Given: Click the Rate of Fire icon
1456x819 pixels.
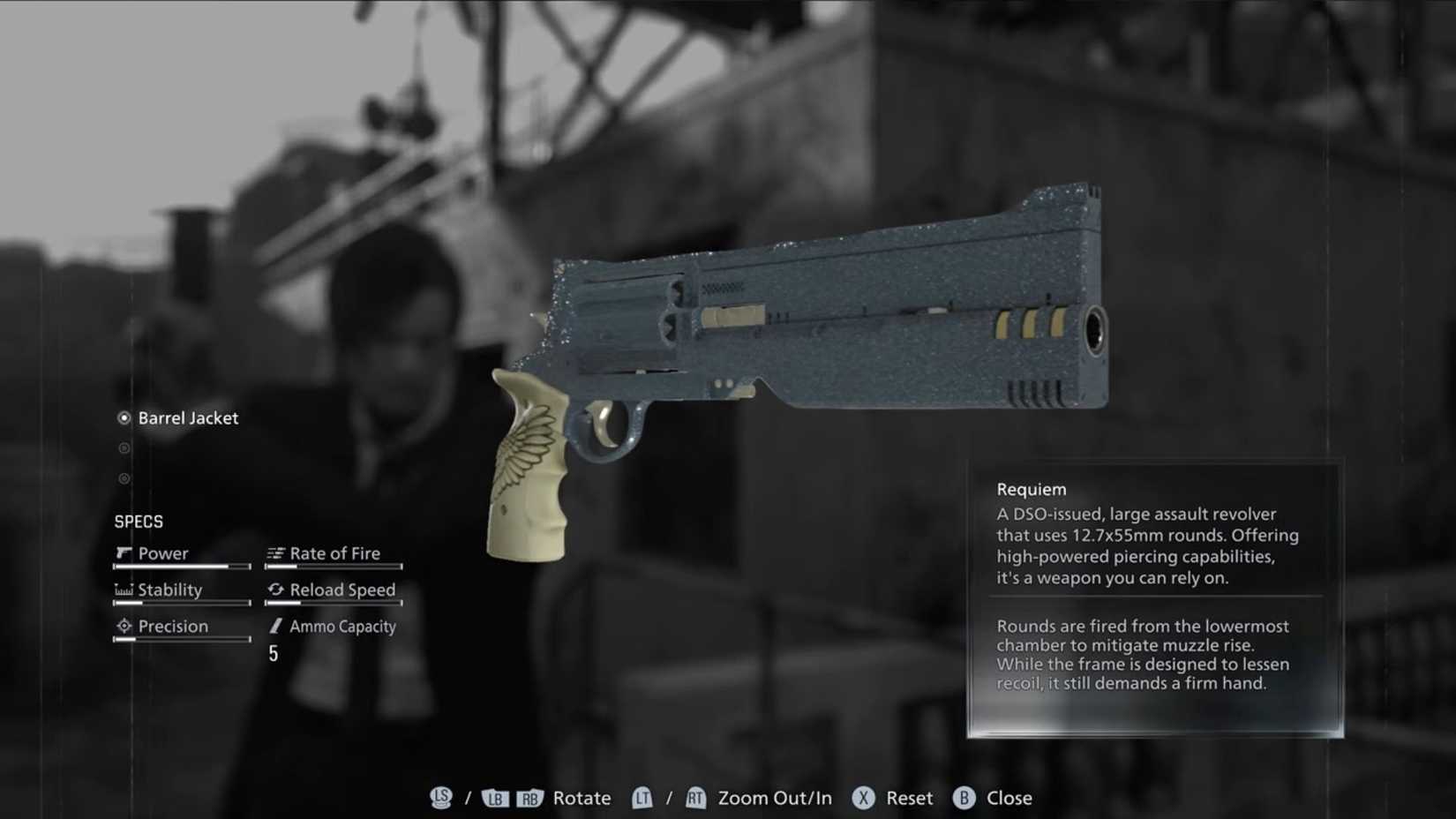Looking at the screenshot, I should click(x=275, y=552).
